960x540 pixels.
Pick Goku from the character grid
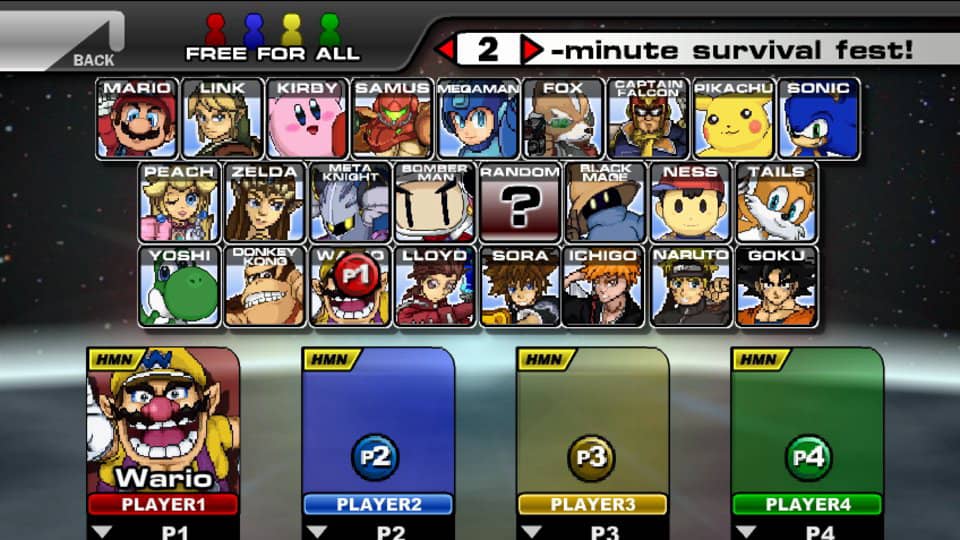pos(777,286)
